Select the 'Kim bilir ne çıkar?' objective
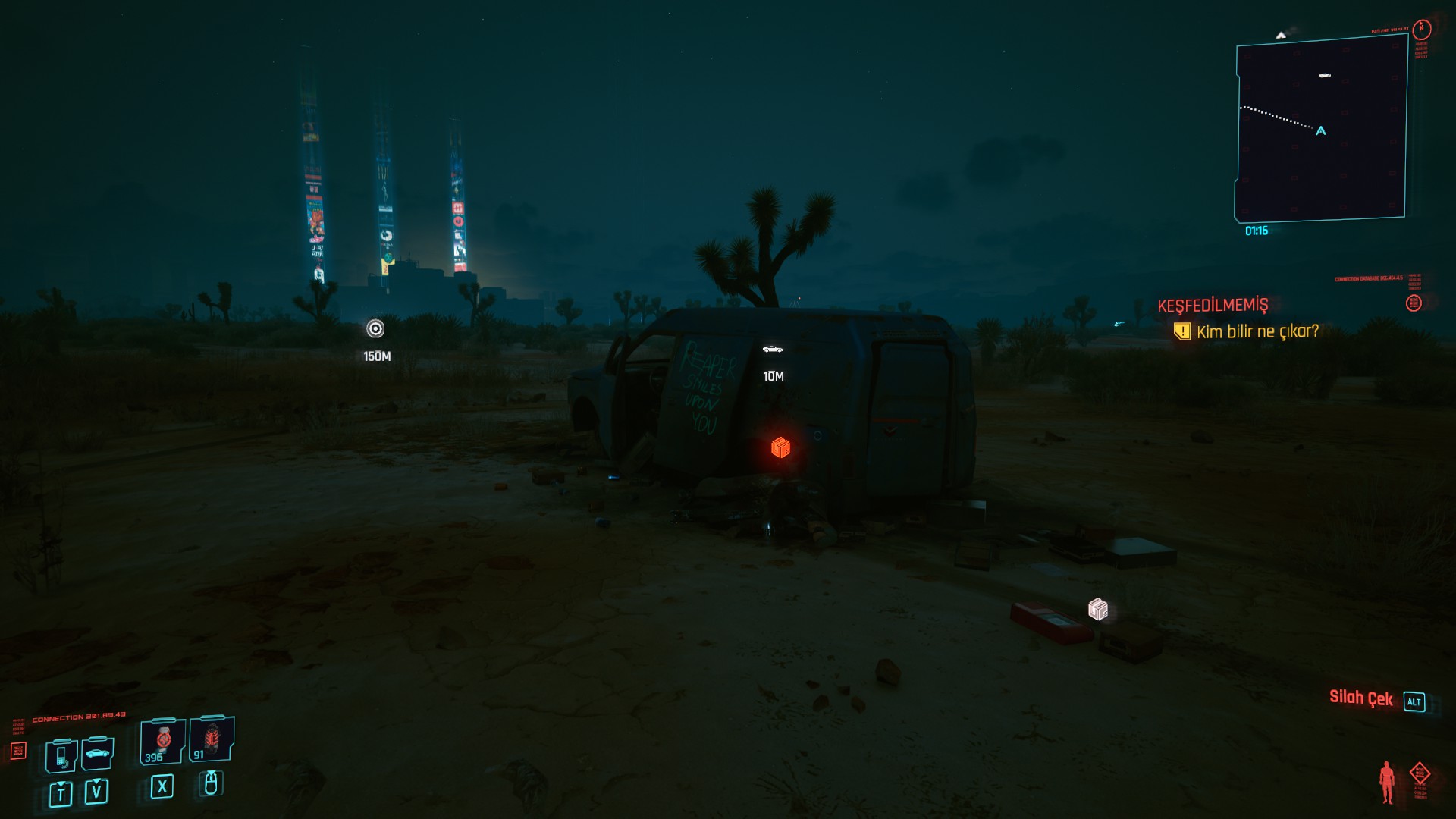This screenshot has width=1456, height=819. pyautogui.click(x=1257, y=331)
